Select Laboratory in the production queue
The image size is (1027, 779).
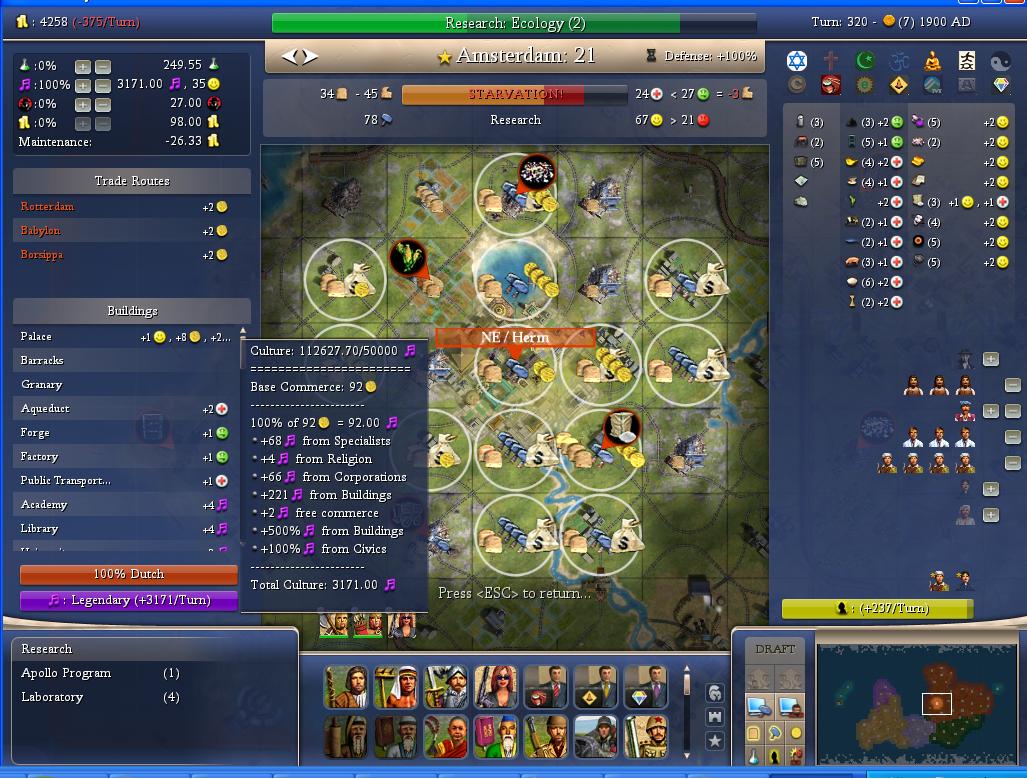coord(52,697)
